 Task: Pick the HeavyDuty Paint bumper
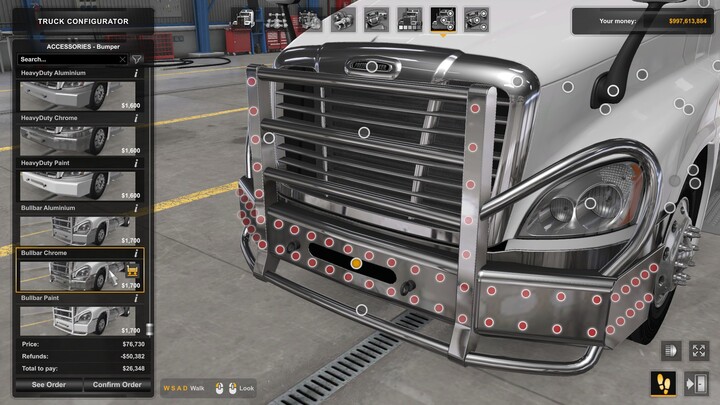click(x=79, y=185)
